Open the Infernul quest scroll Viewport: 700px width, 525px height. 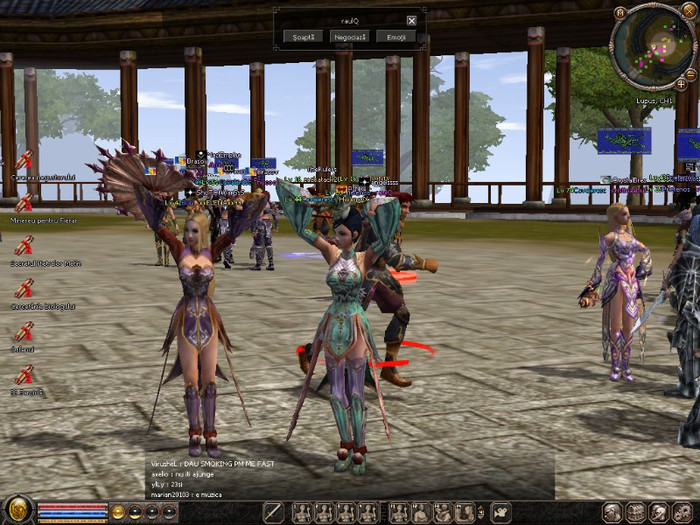point(23,331)
